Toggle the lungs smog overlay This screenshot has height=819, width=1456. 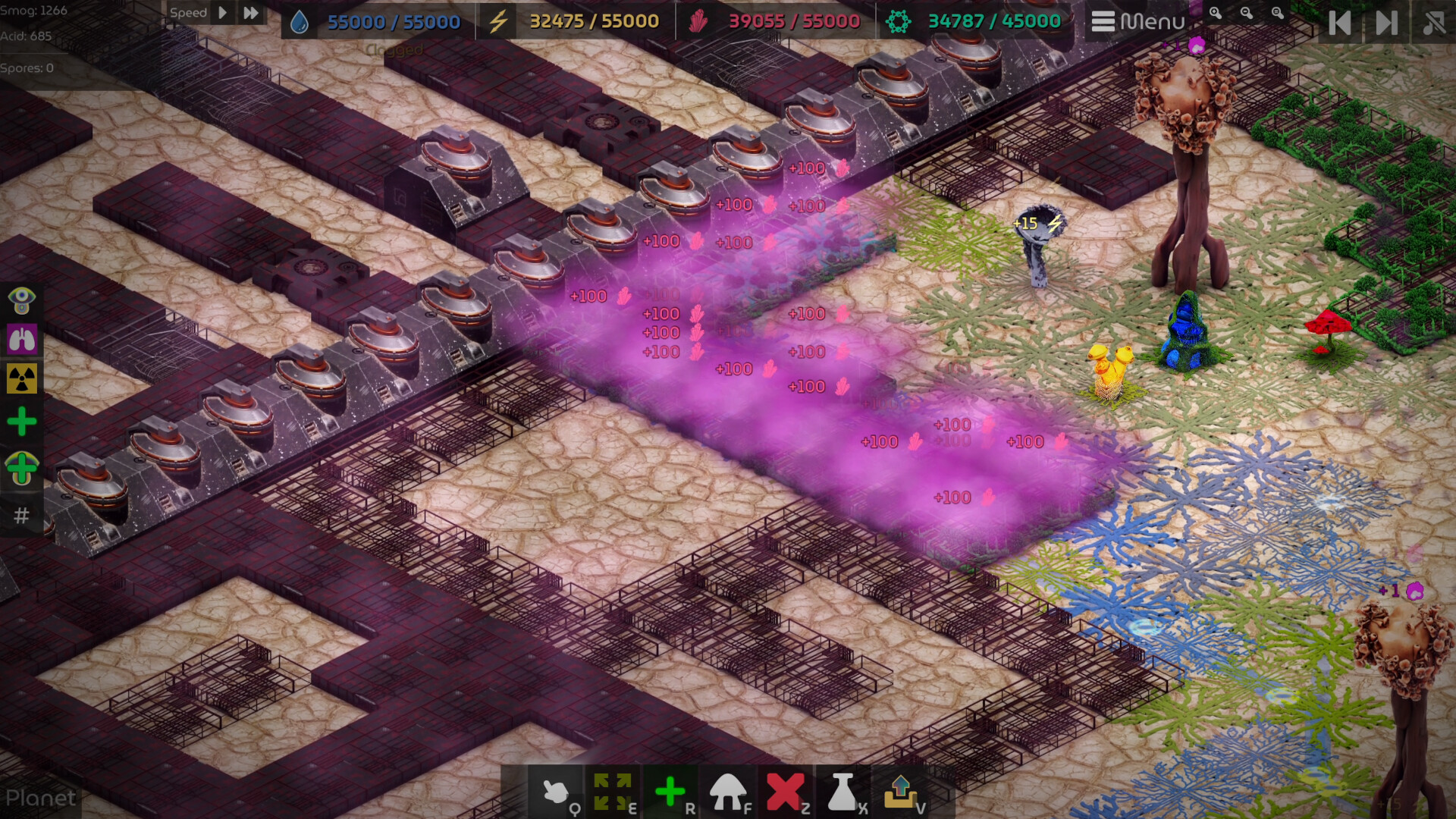[21, 339]
